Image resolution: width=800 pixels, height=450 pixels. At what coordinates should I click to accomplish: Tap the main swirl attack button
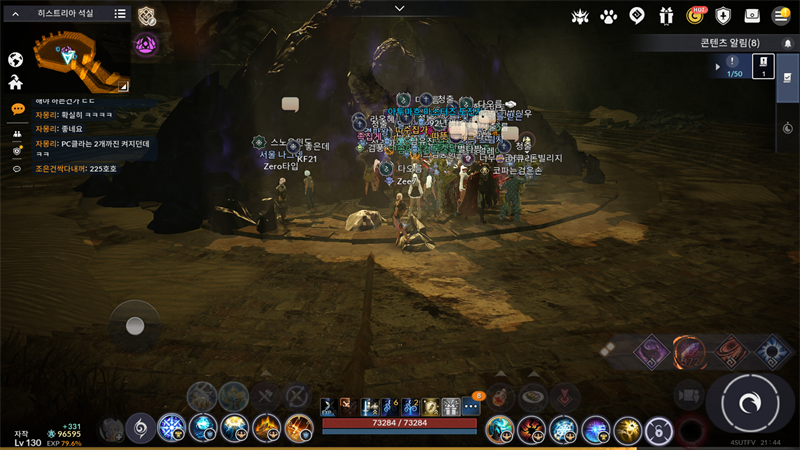tap(748, 402)
